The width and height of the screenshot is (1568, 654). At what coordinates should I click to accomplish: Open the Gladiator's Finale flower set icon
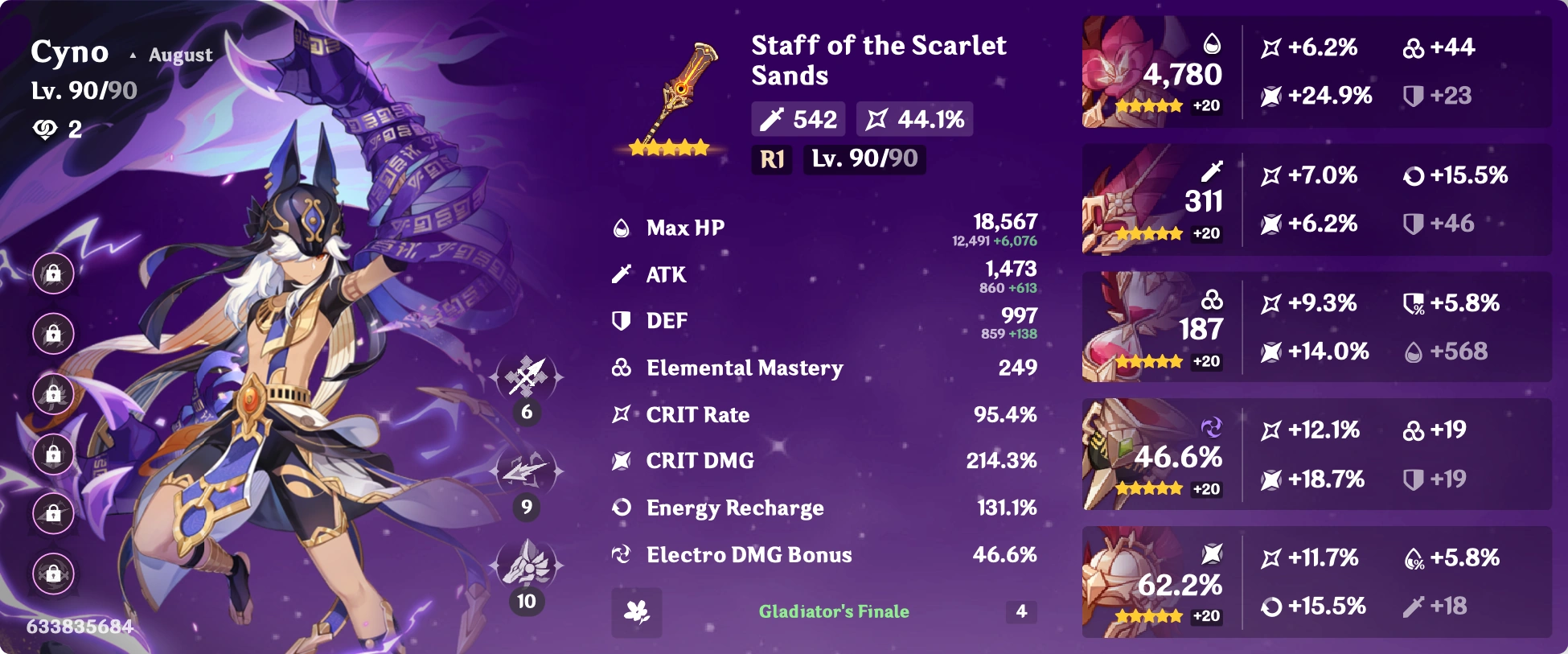(x=636, y=612)
